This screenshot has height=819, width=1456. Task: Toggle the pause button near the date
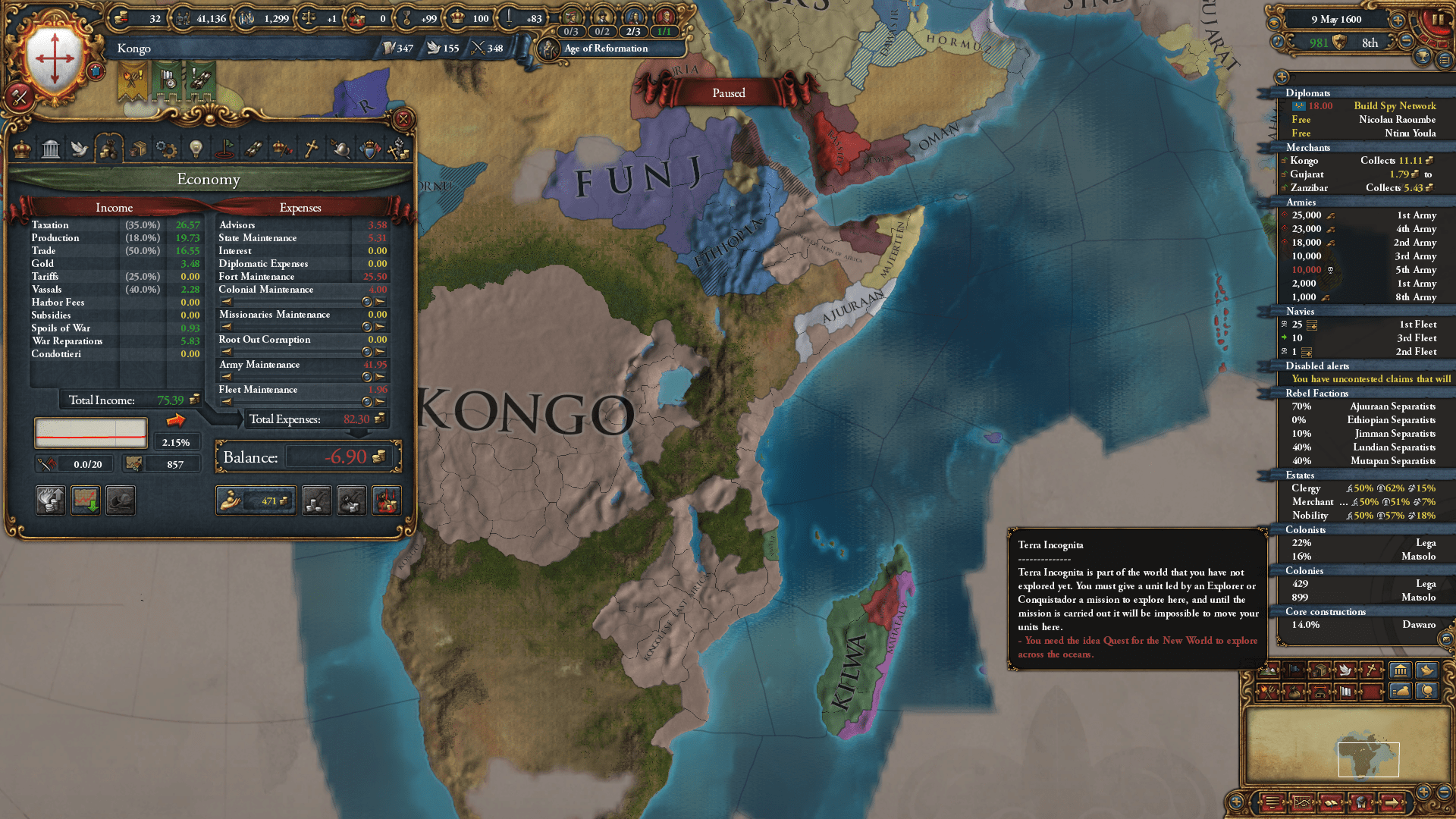[1439, 18]
